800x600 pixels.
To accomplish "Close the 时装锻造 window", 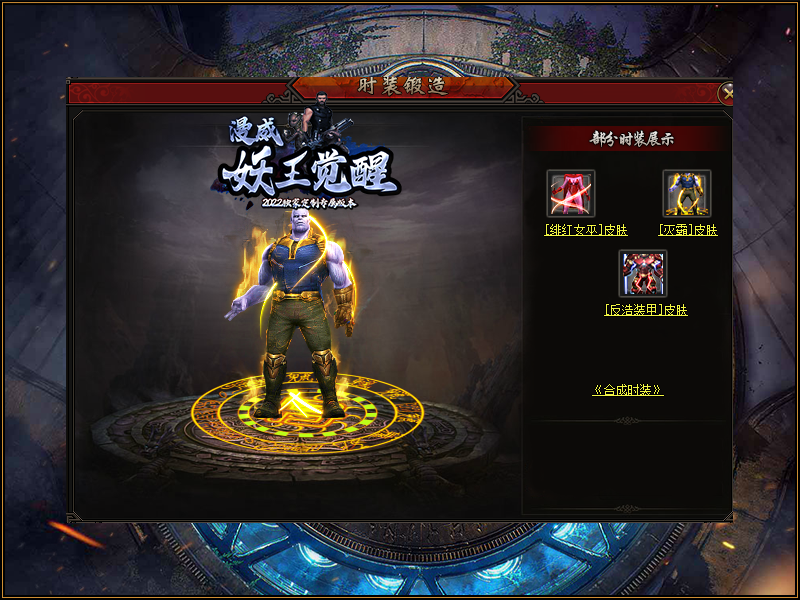I will tap(727, 93).
